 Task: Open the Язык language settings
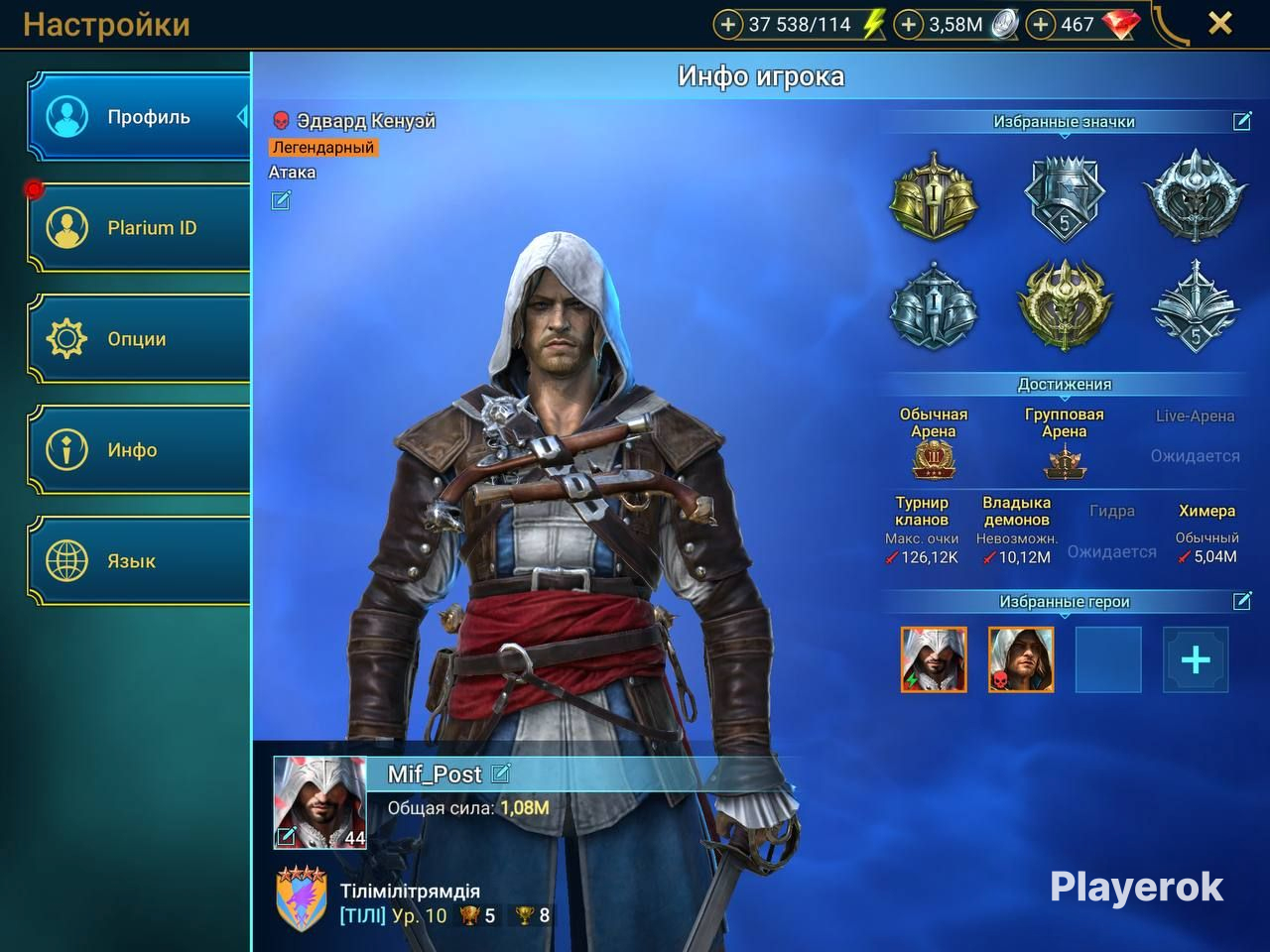pyautogui.click(x=139, y=561)
